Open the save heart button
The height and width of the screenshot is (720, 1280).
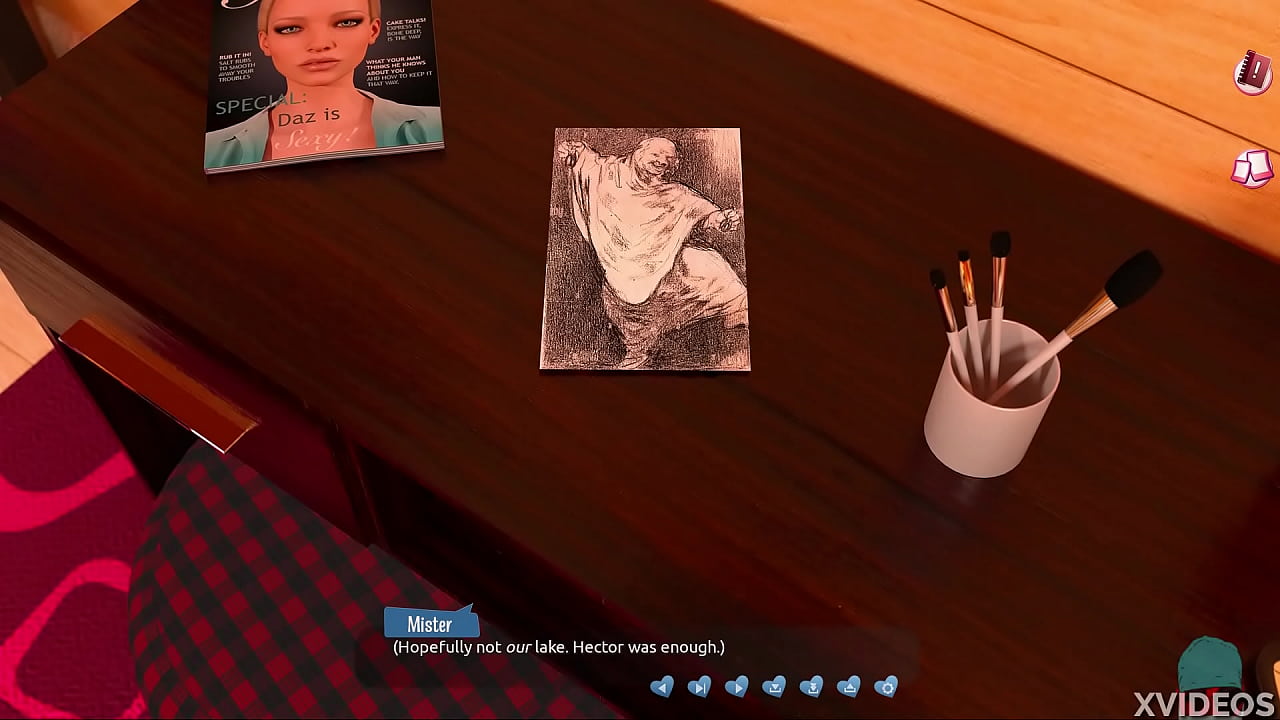[x=774, y=687]
